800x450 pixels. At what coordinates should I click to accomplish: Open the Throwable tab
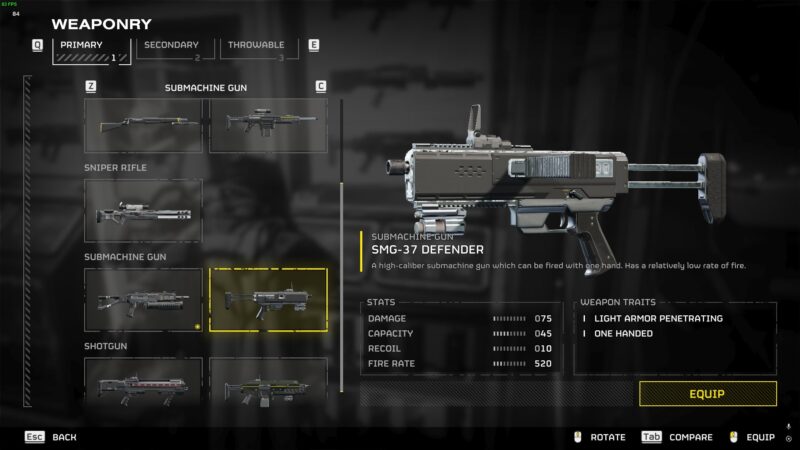coord(257,47)
